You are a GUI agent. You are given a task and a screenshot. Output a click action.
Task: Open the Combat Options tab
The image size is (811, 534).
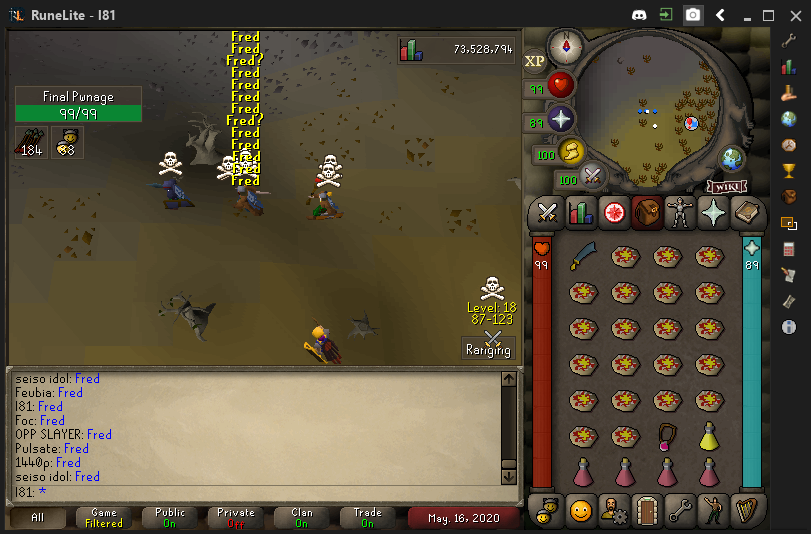(547, 212)
